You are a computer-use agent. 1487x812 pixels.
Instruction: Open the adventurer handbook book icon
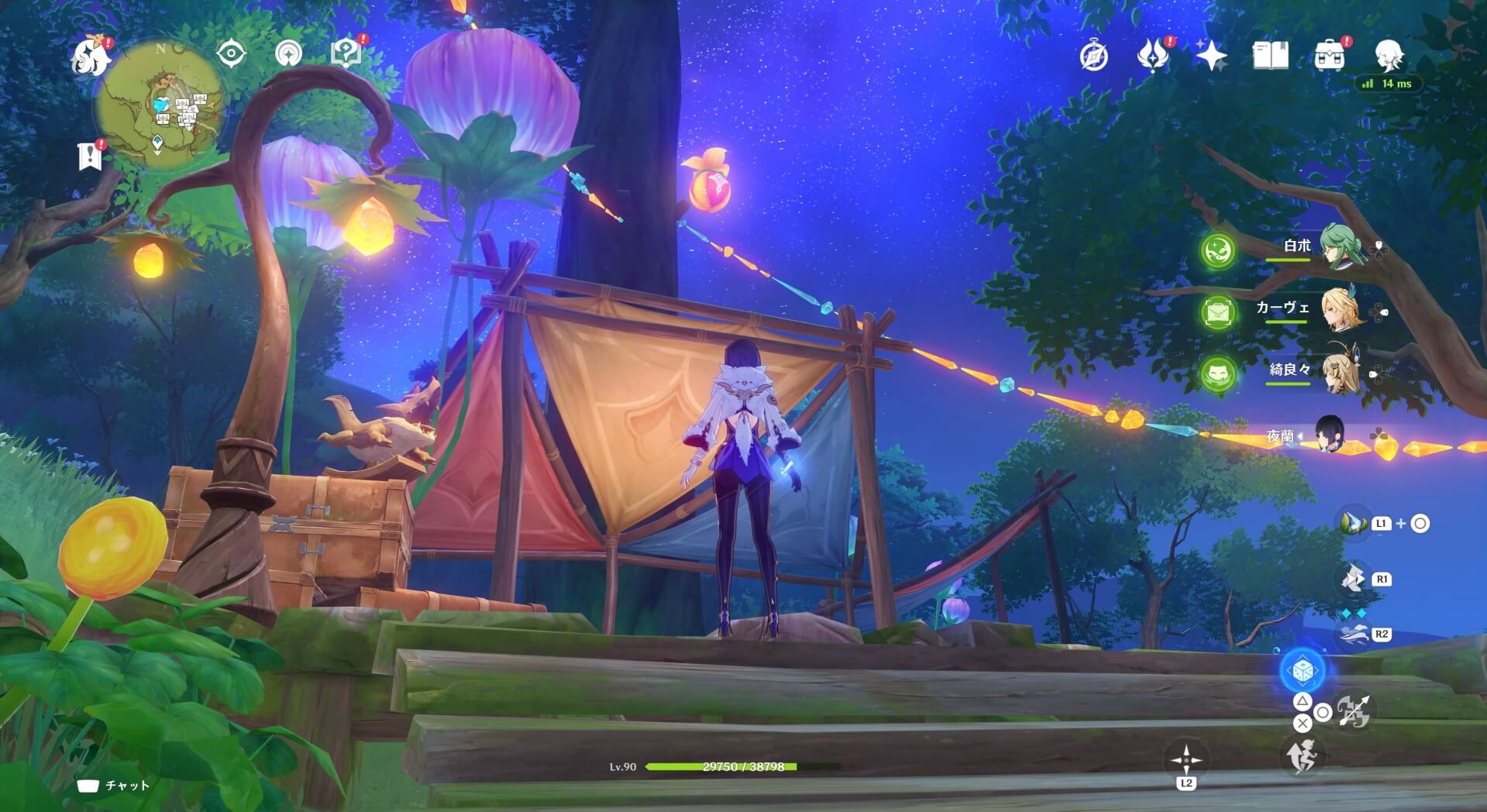[x=1270, y=56]
